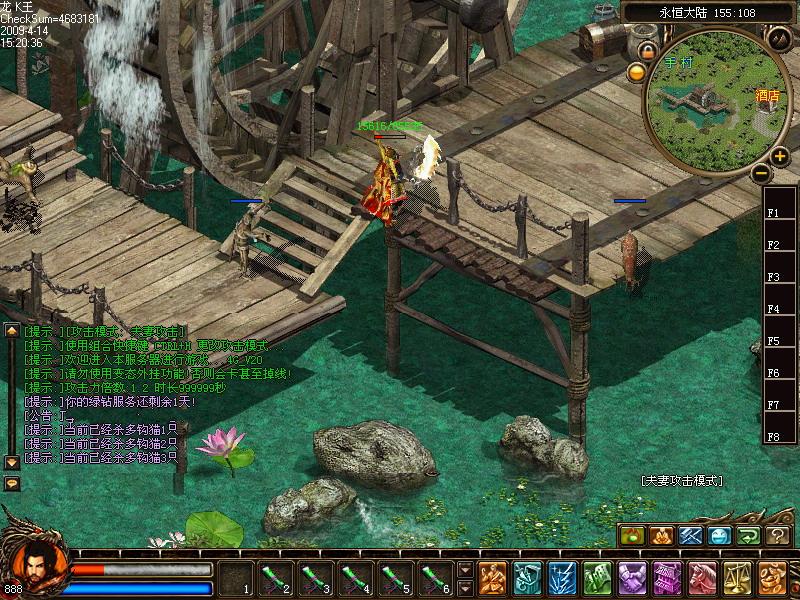800x600 pixels.
Task: Click the crossed hammers button
Action: 691,536
